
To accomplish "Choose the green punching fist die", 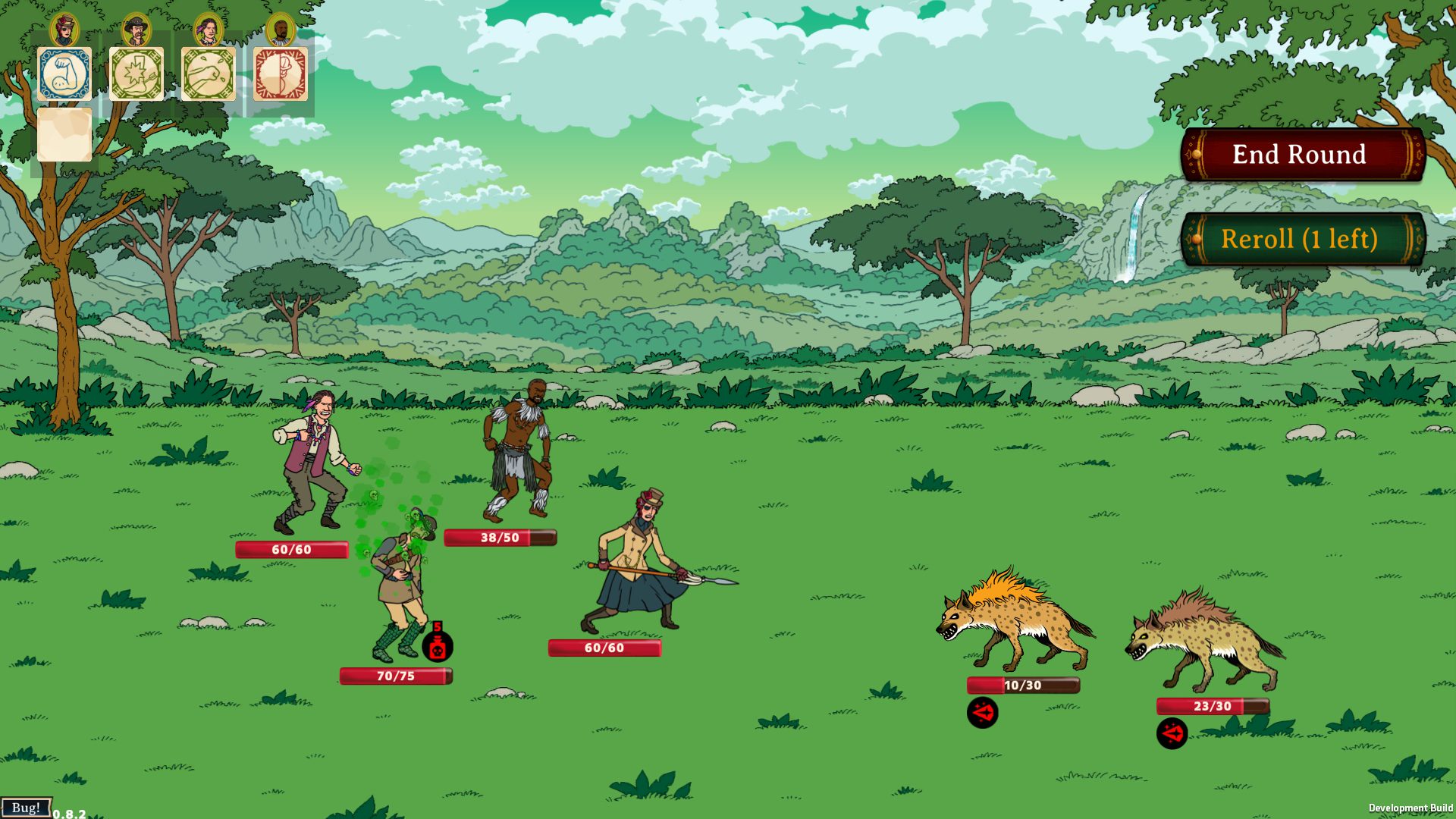I will click(x=209, y=74).
